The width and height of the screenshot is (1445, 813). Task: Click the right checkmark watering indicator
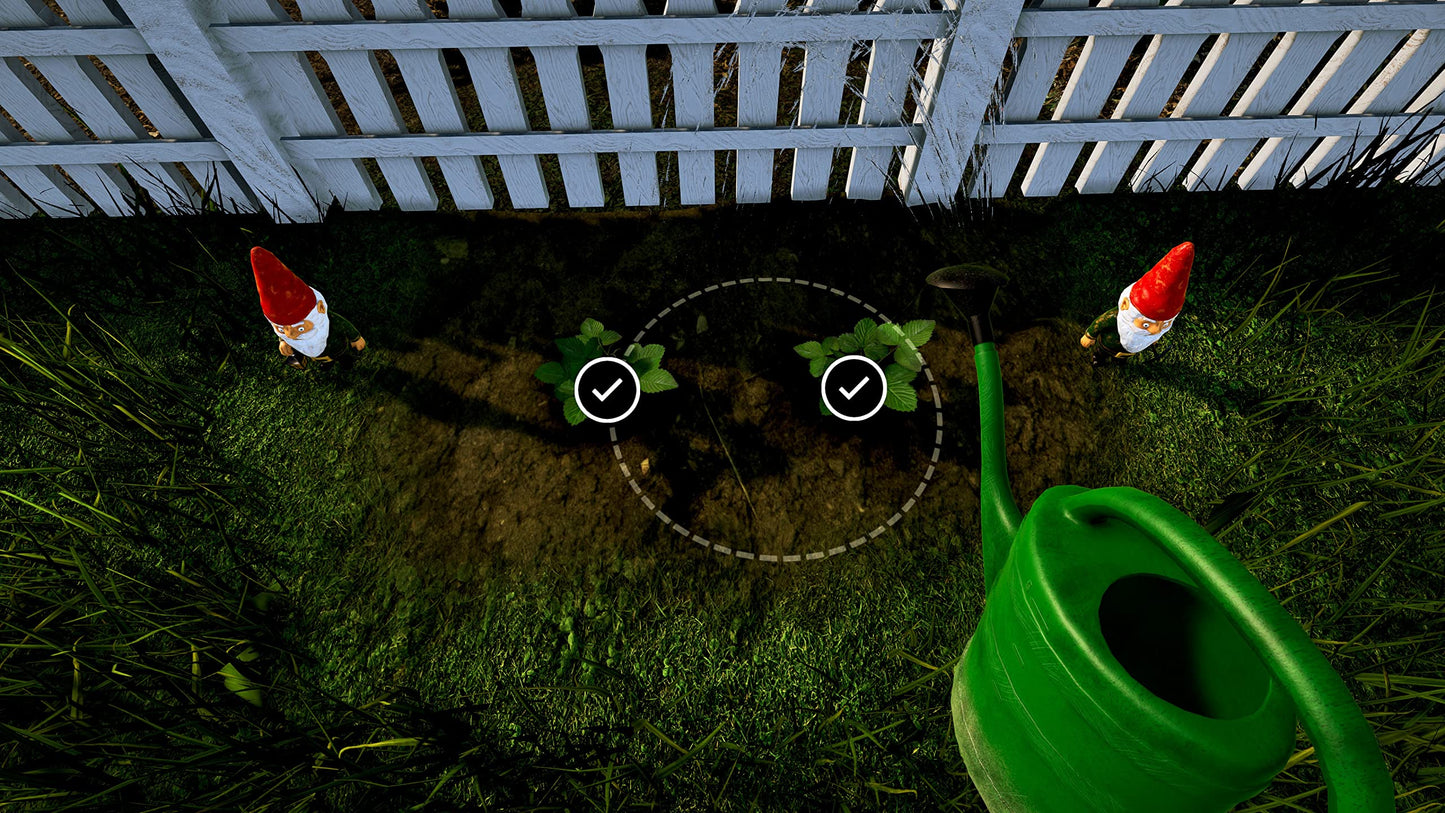pyautogui.click(x=855, y=387)
